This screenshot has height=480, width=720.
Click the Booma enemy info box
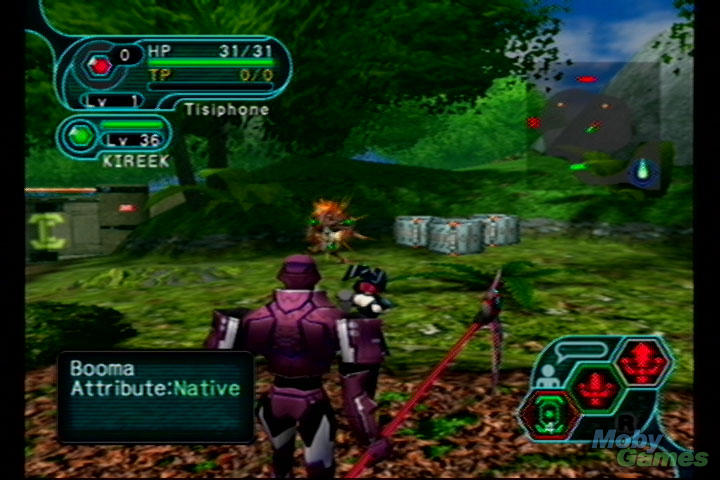tap(155, 397)
